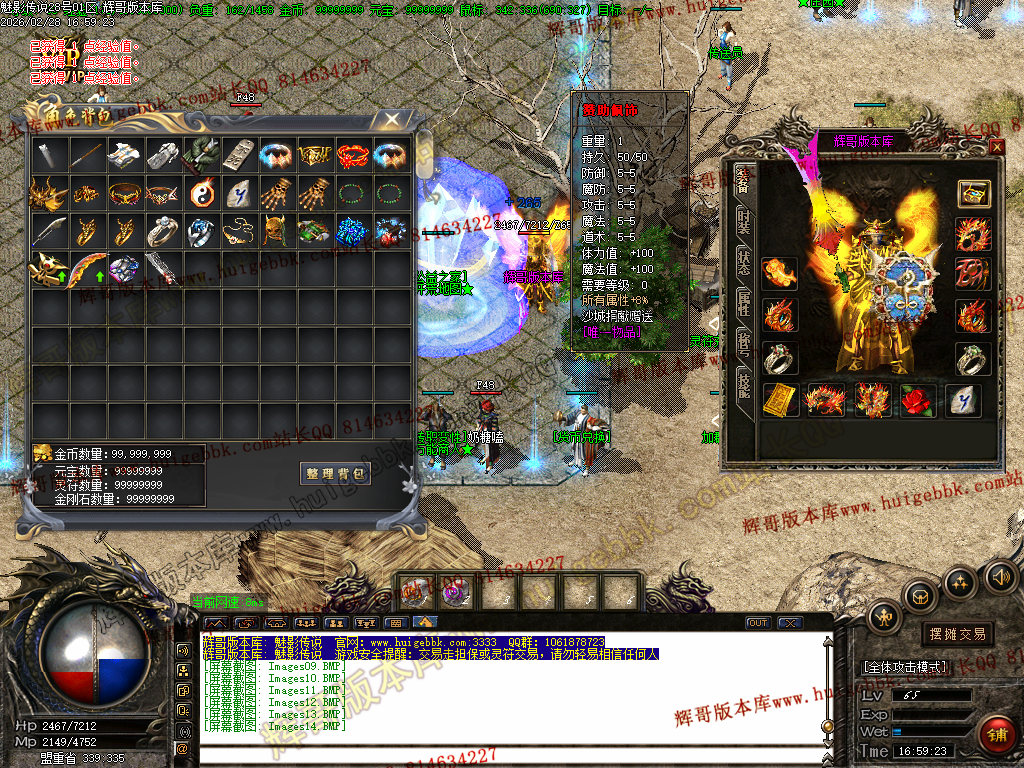
Task: Close the character equipment panel
Action: point(996,147)
